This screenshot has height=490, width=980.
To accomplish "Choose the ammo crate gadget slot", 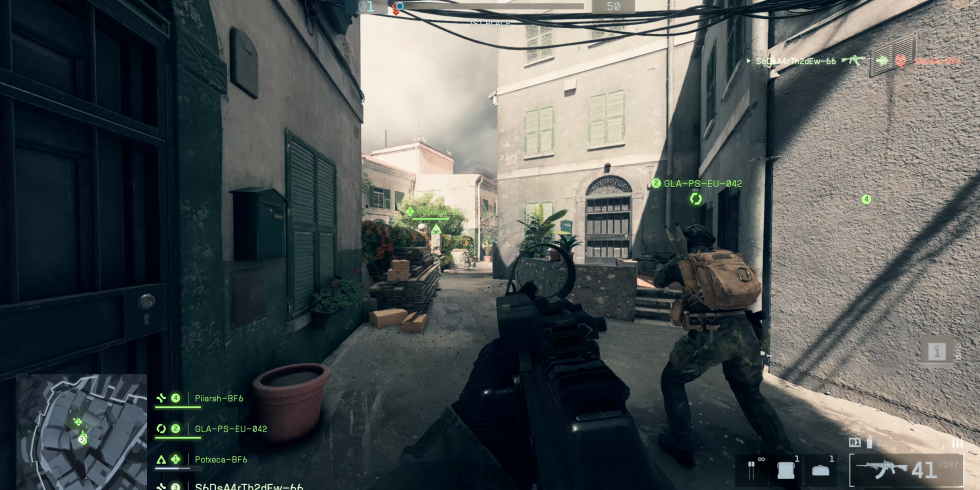I will pos(787,469).
